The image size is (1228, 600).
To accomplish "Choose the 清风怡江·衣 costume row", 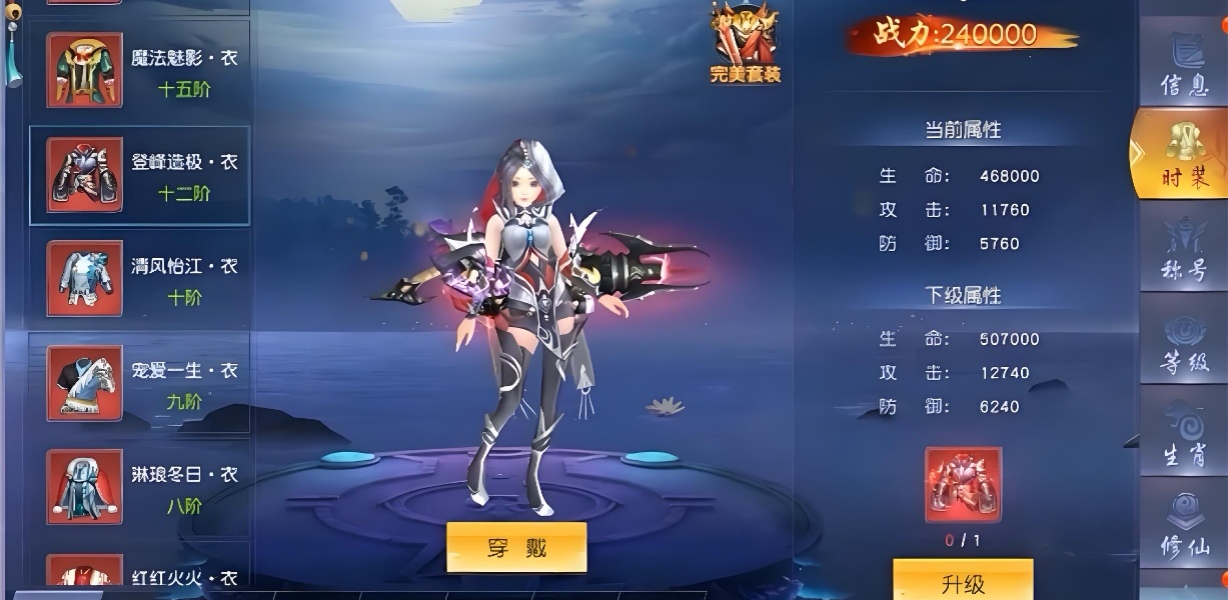I will (x=140, y=280).
